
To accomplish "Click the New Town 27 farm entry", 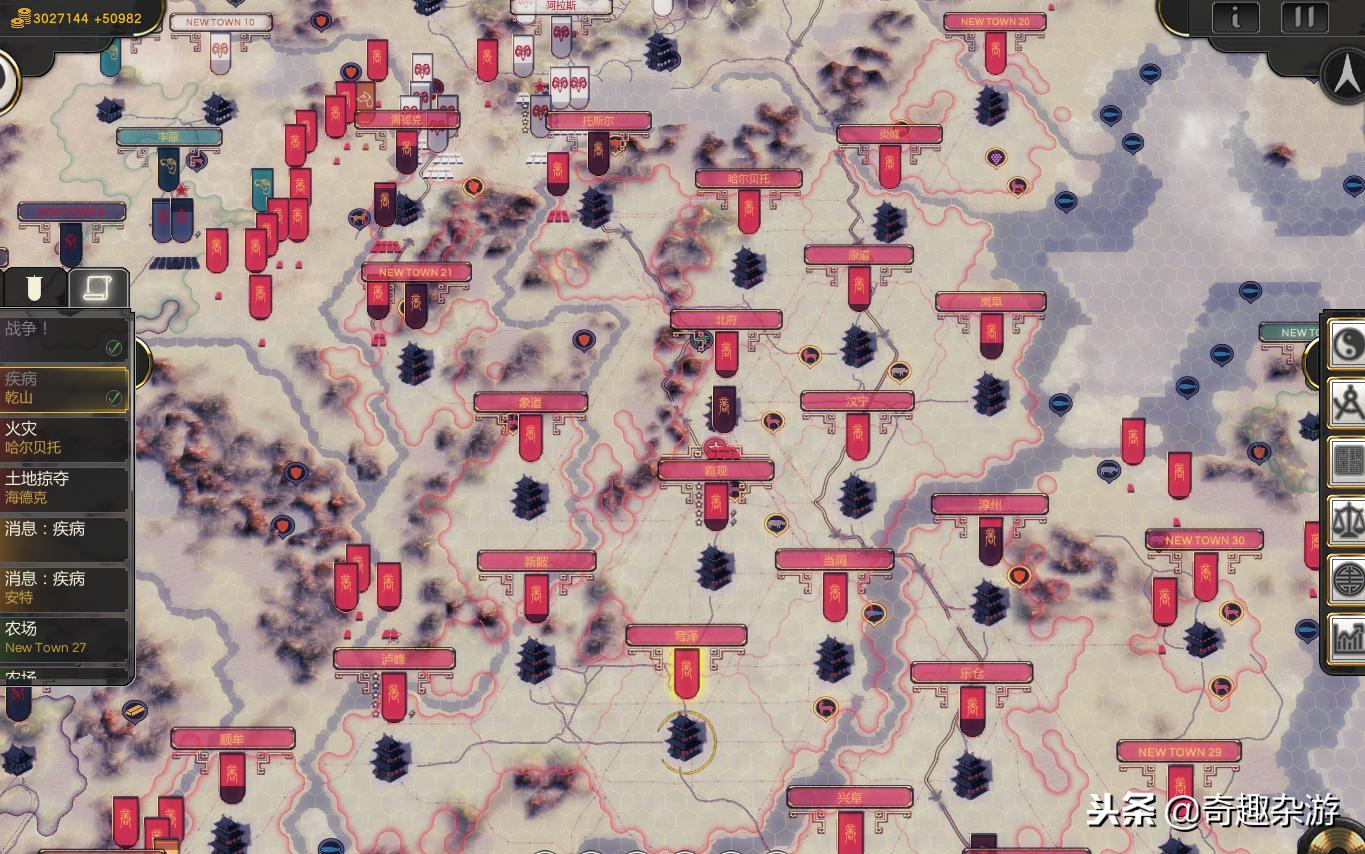I will coord(64,638).
